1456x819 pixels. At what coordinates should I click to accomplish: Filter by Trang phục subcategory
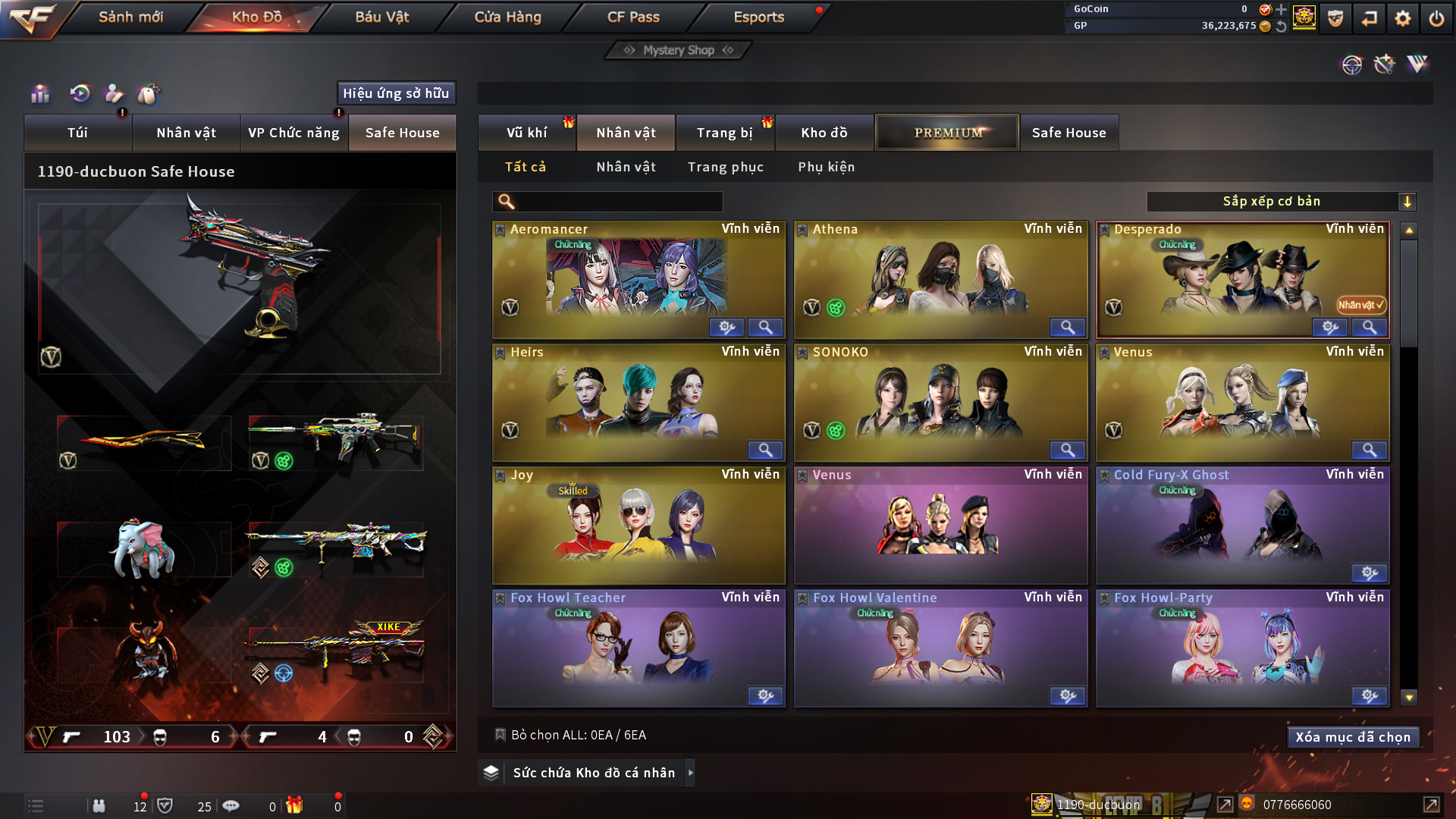pyautogui.click(x=725, y=167)
